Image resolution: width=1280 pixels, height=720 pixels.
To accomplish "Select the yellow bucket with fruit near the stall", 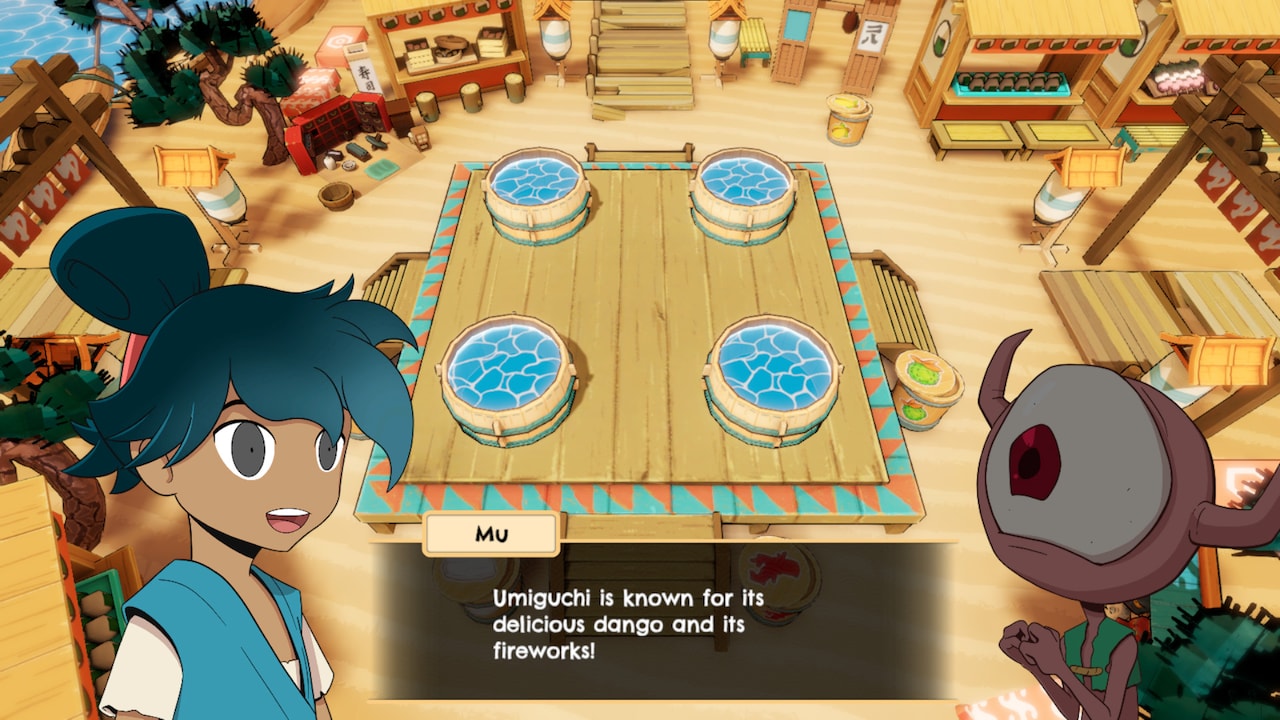I will [848, 120].
